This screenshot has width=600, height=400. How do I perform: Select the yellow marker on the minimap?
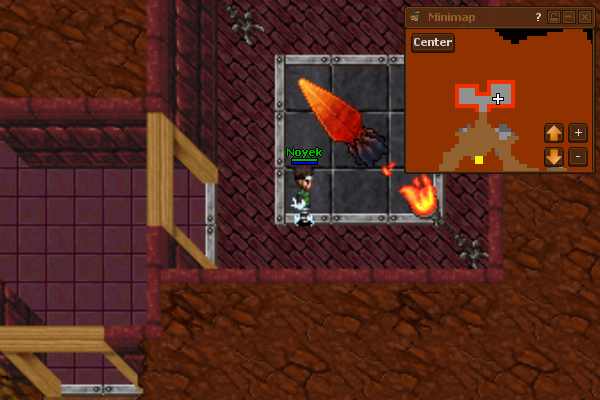[479, 160]
